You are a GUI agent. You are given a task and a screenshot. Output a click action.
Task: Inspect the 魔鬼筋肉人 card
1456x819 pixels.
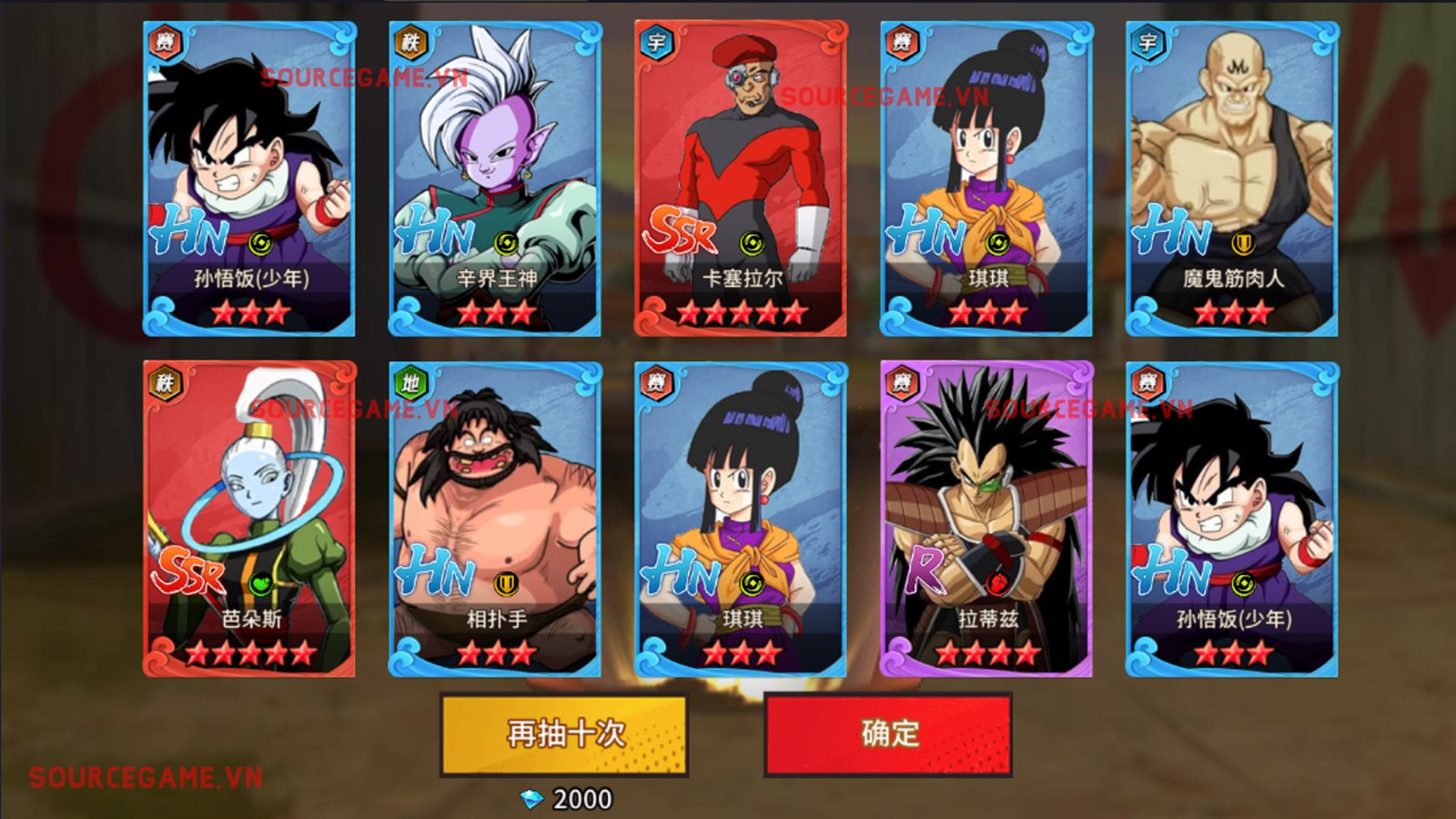click(1232, 179)
